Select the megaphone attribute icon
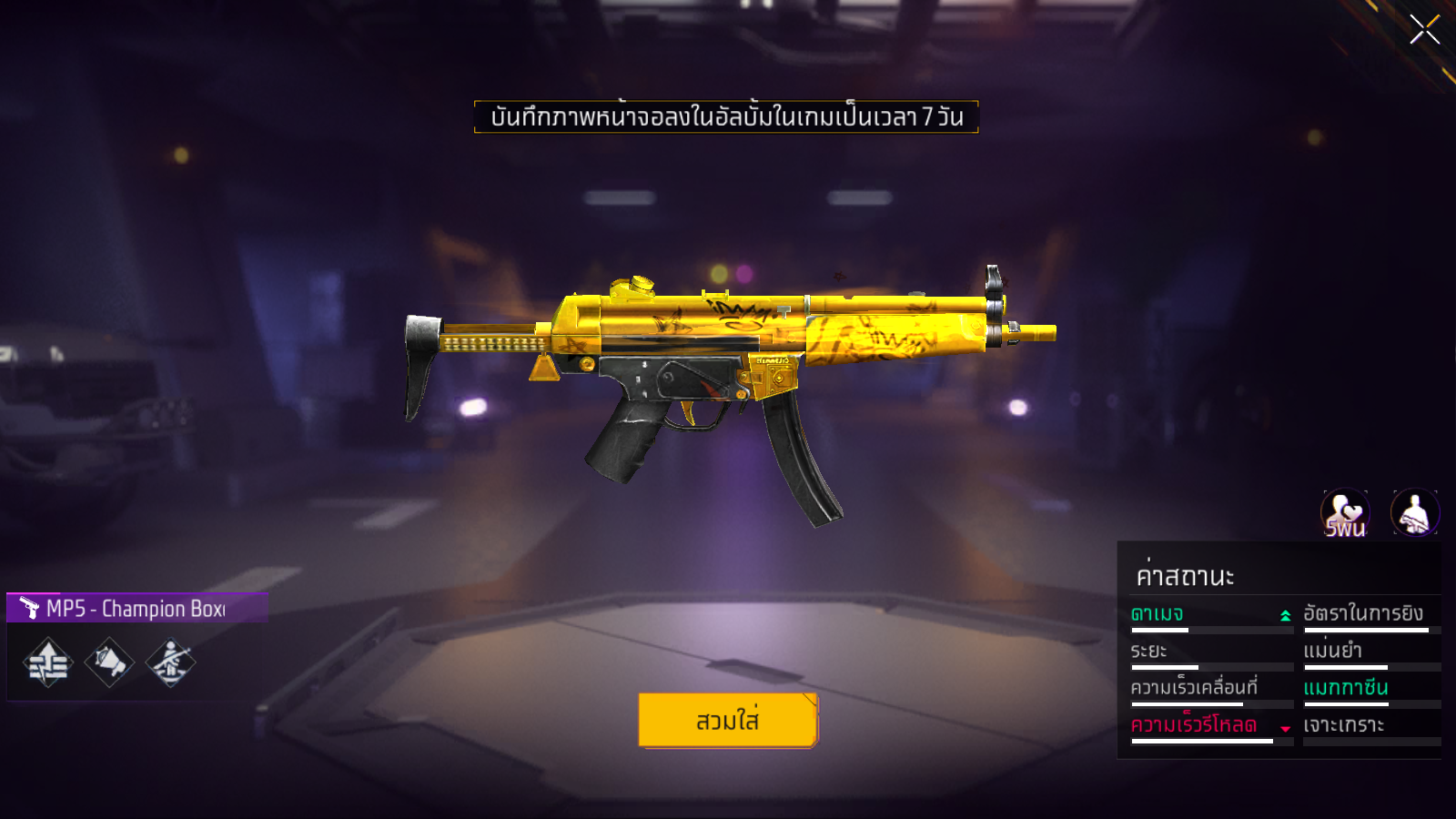Viewport: 1456px width, 819px height. [x=109, y=662]
